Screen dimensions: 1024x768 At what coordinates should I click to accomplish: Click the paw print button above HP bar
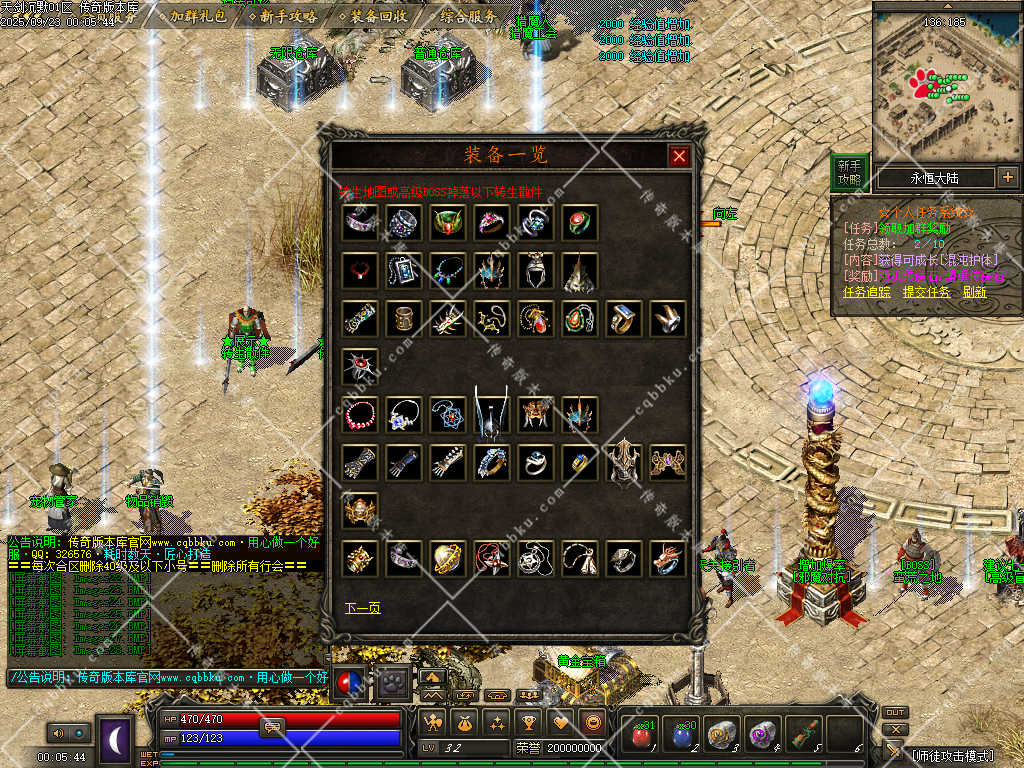[x=394, y=682]
